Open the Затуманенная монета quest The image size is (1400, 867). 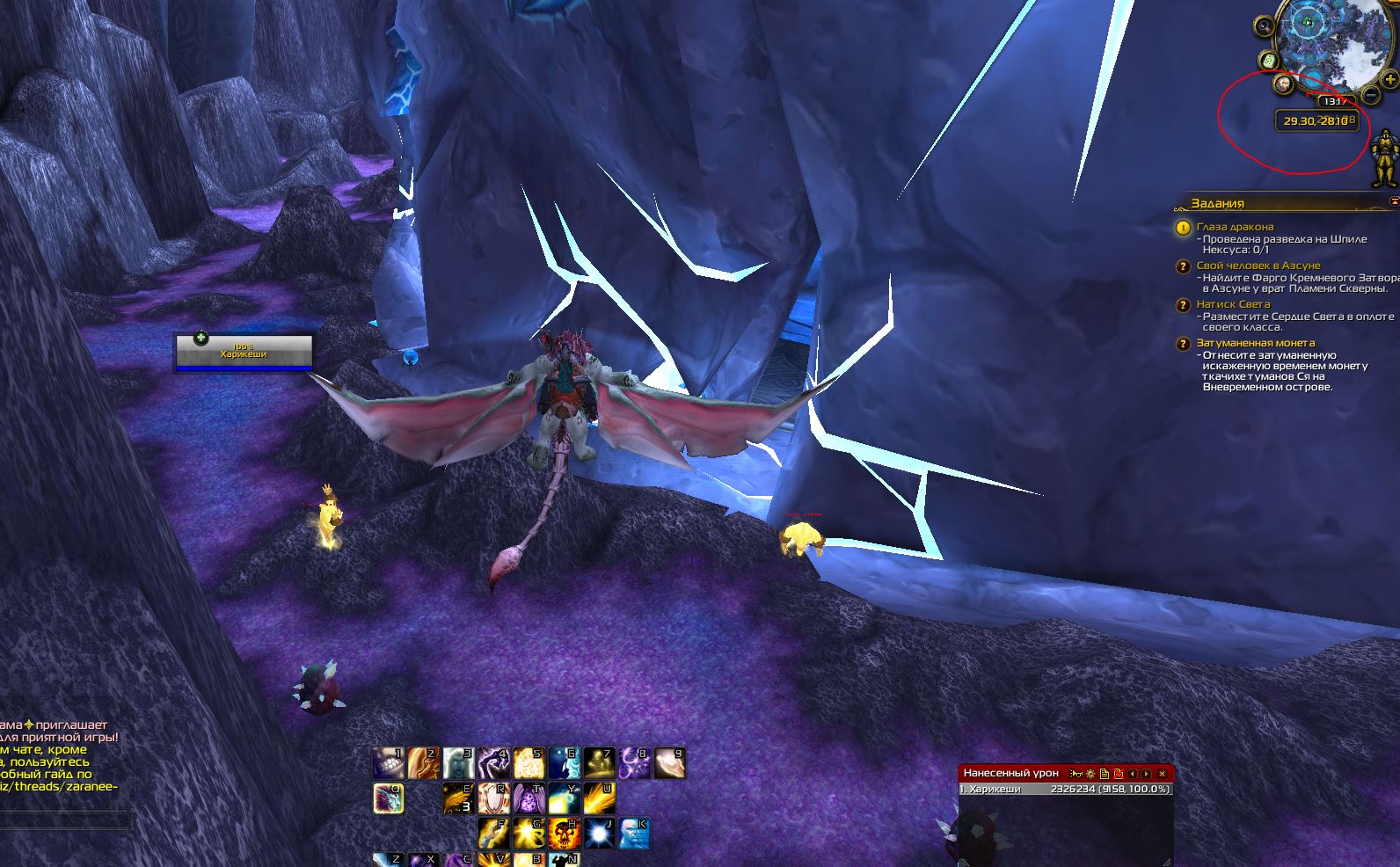(1255, 343)
